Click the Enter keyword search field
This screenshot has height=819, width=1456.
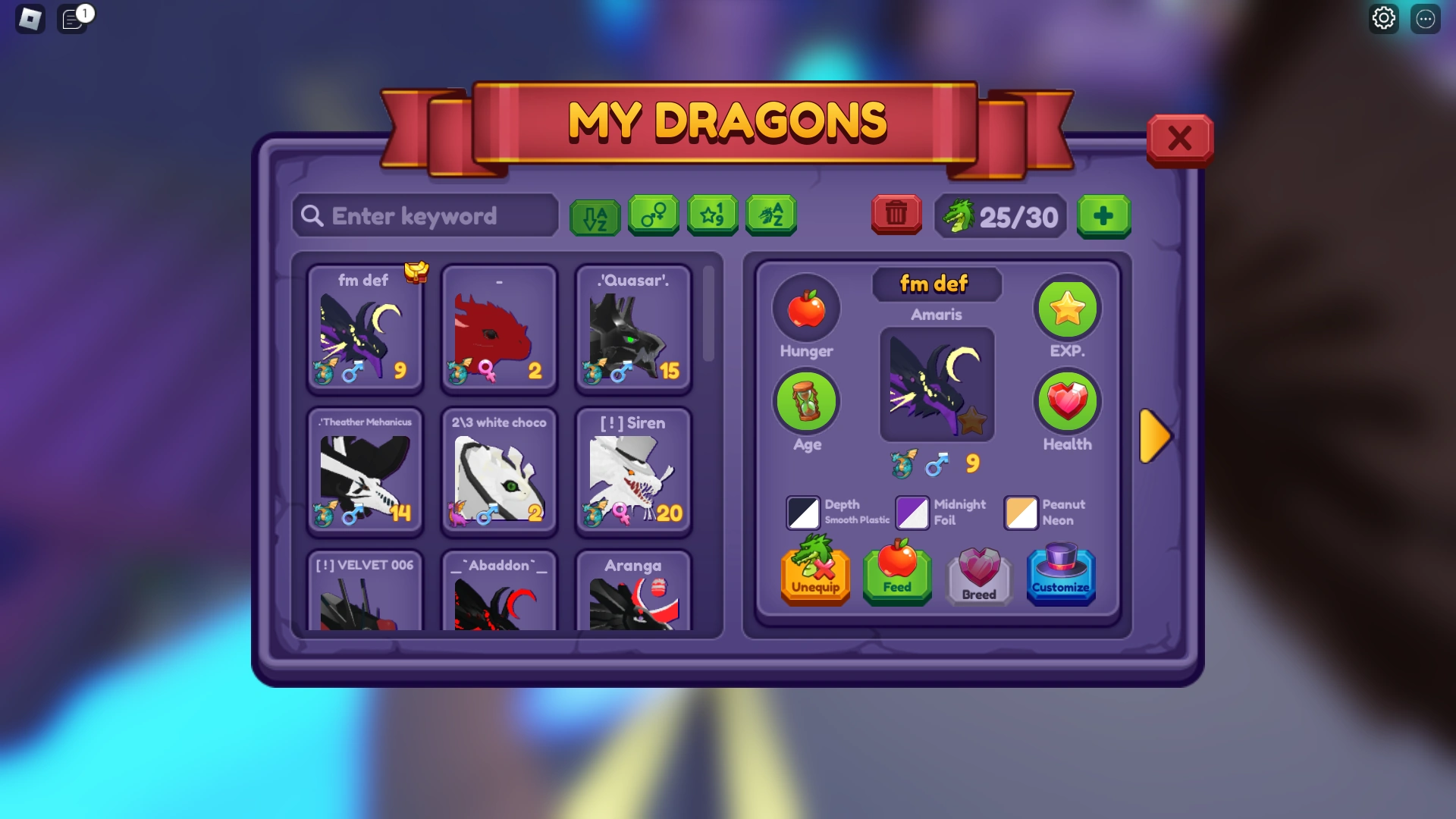click(x=425, y=216)
